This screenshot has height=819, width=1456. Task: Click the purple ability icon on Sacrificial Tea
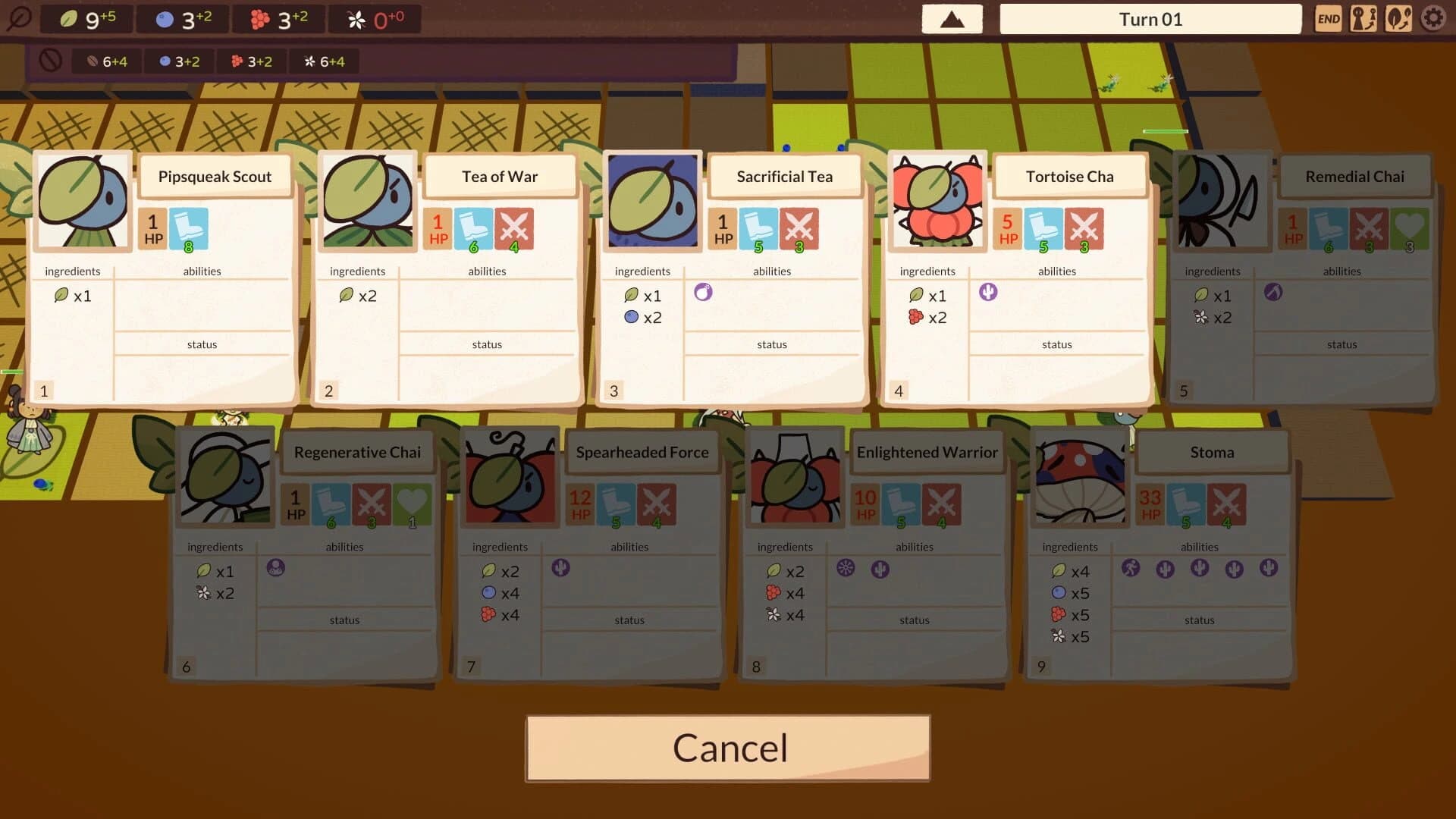point(704,292)
